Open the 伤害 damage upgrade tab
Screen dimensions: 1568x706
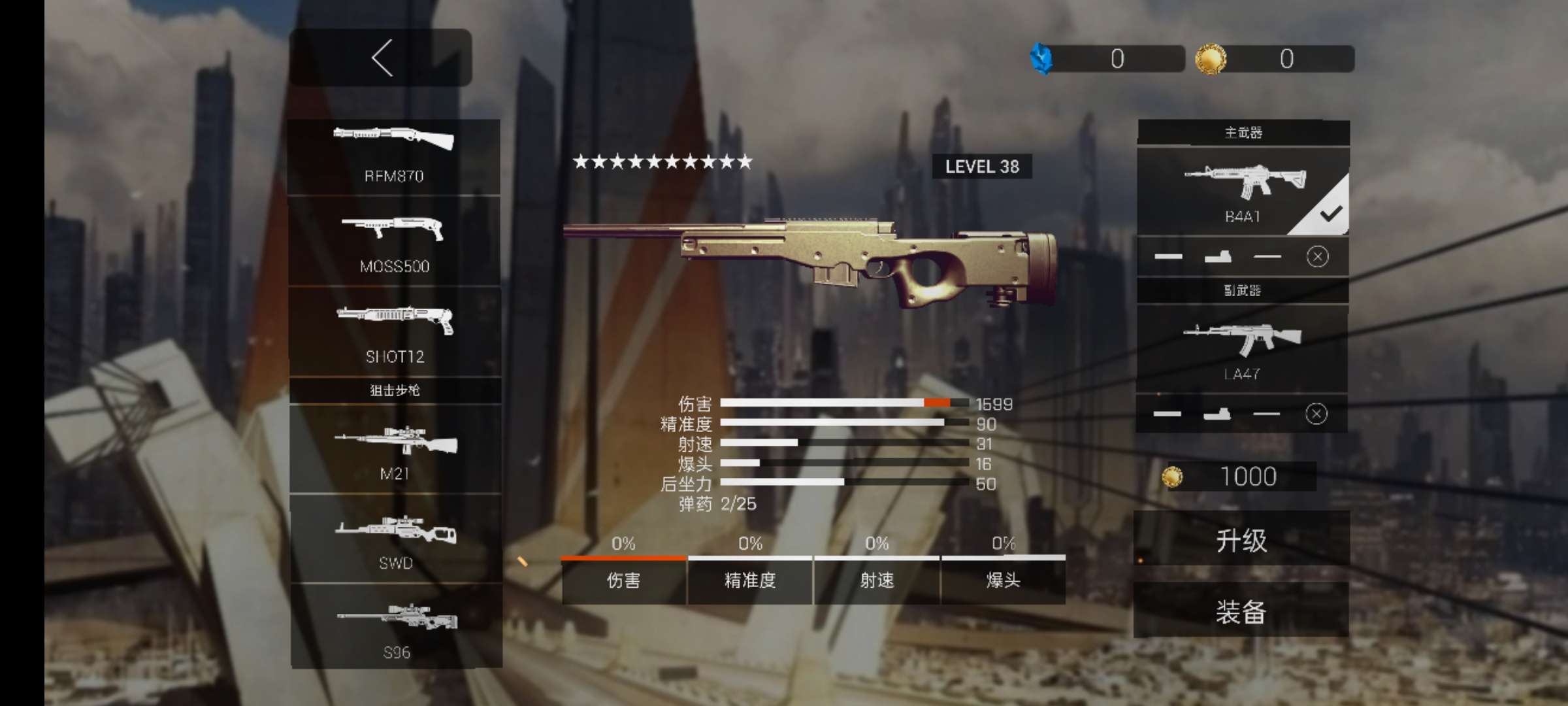click(x=623, y=580)
